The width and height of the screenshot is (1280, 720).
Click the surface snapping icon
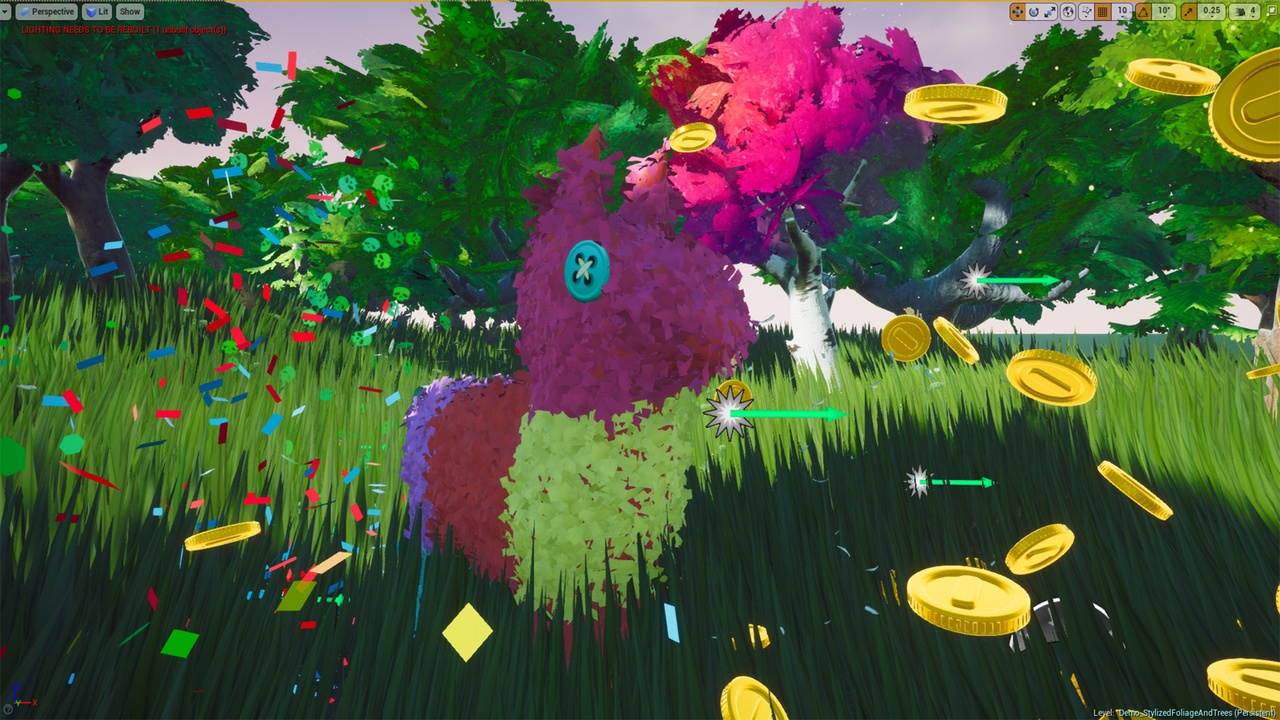click(1086, 11)
